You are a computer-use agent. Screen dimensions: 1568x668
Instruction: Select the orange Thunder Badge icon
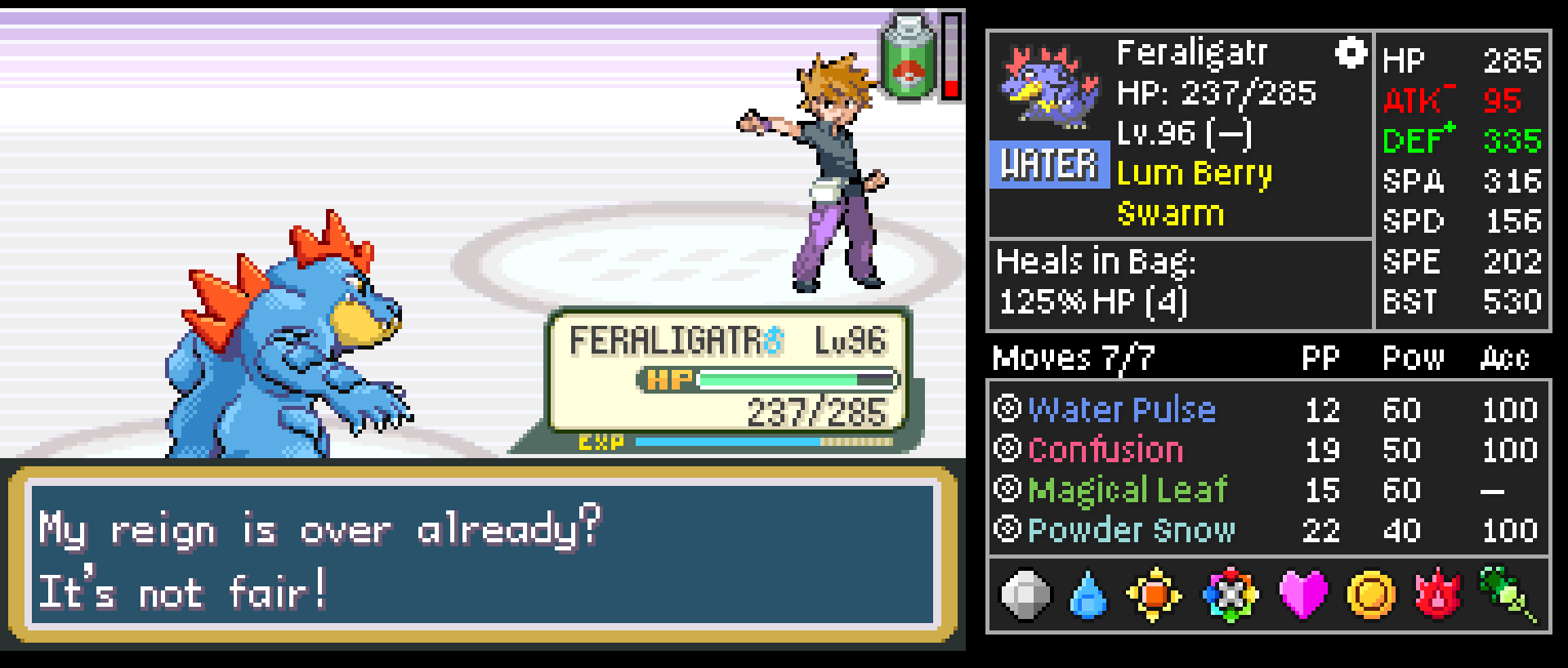[1154, 595]
